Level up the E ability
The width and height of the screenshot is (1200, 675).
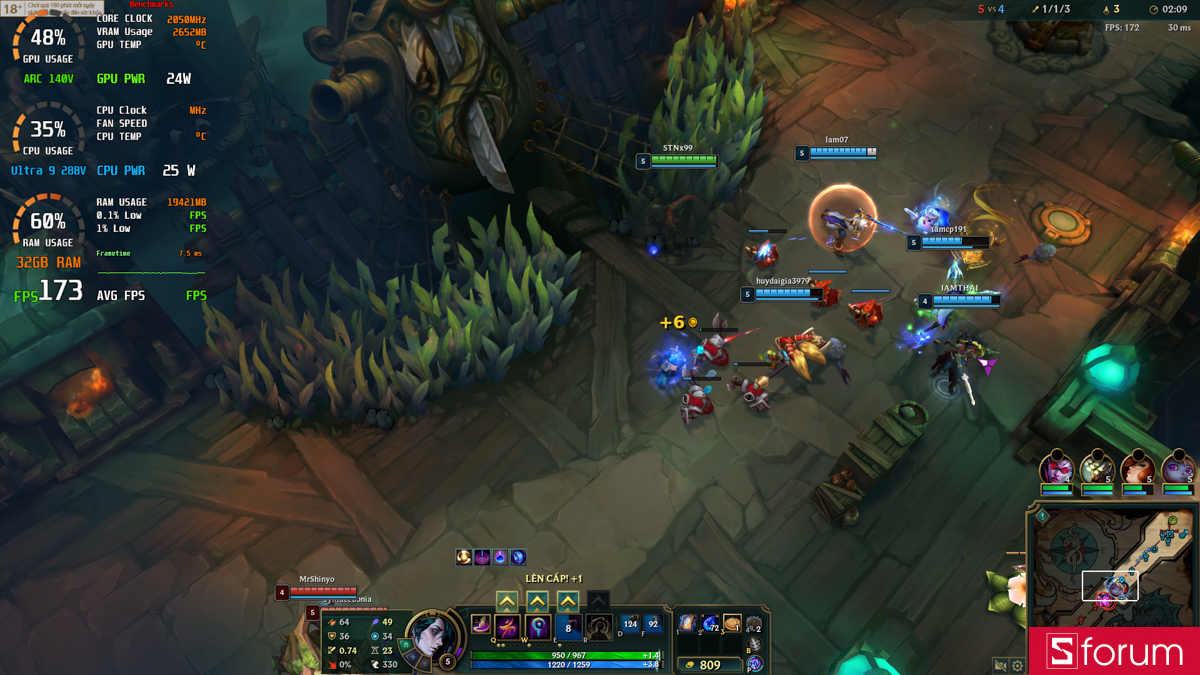click(568, 601)
